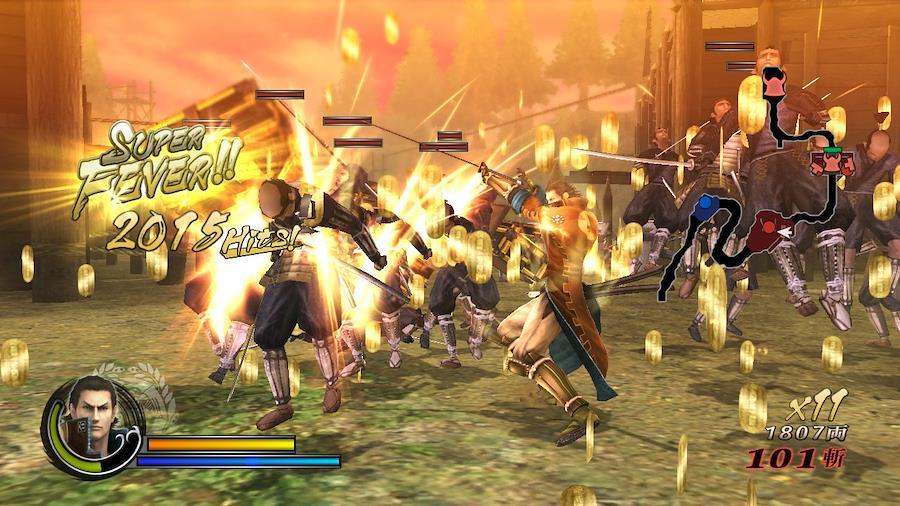The image size is (900, 506).
Task: Select the blue marker on the minimap
Action: tap(705, 208)
